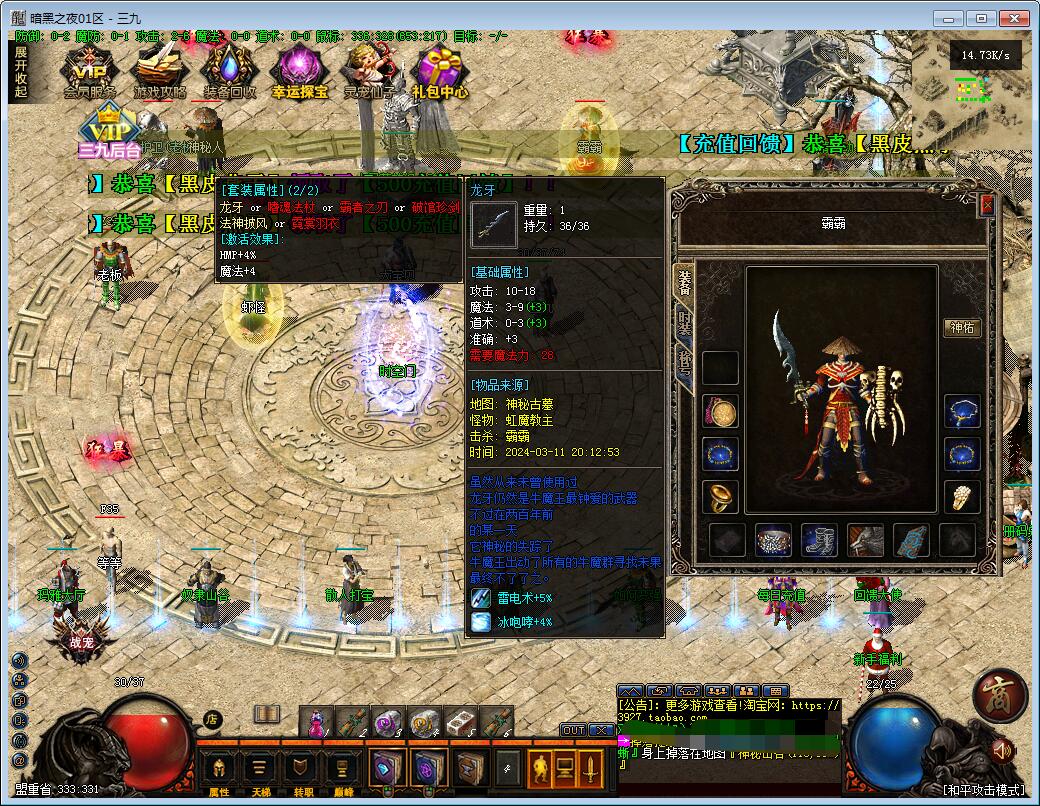Open the 天梯 ladder menu
1040x806 pixels.
coord(260,771)
